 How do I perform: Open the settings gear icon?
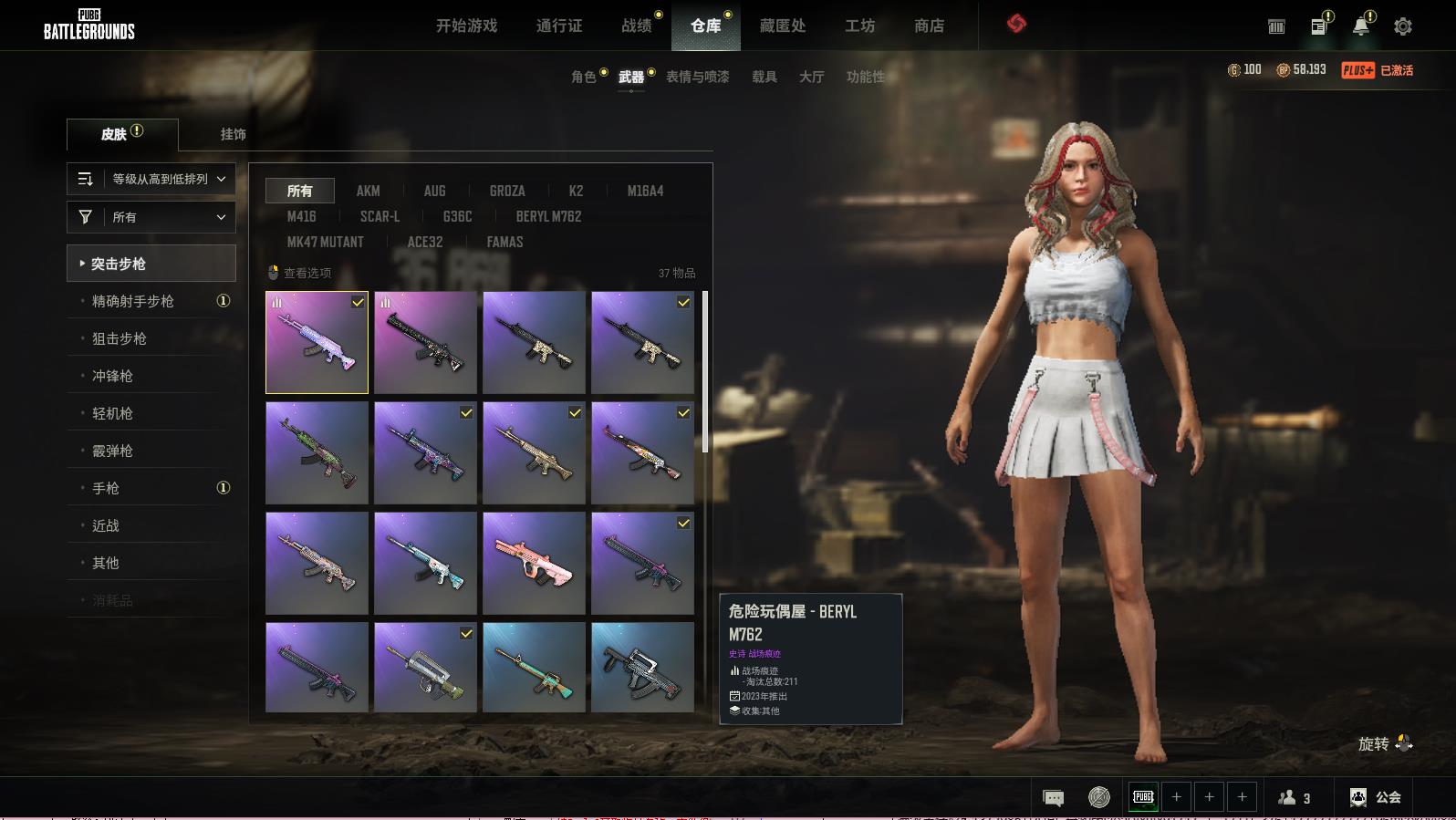click(x=1402, y=26)
